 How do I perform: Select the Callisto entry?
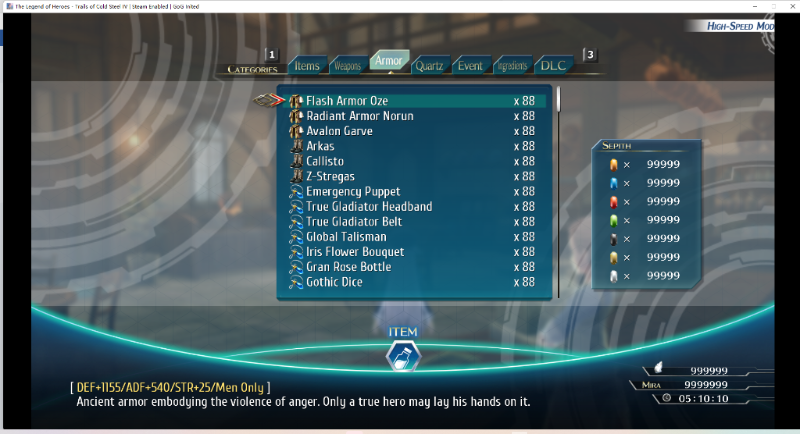click(326, 161)
